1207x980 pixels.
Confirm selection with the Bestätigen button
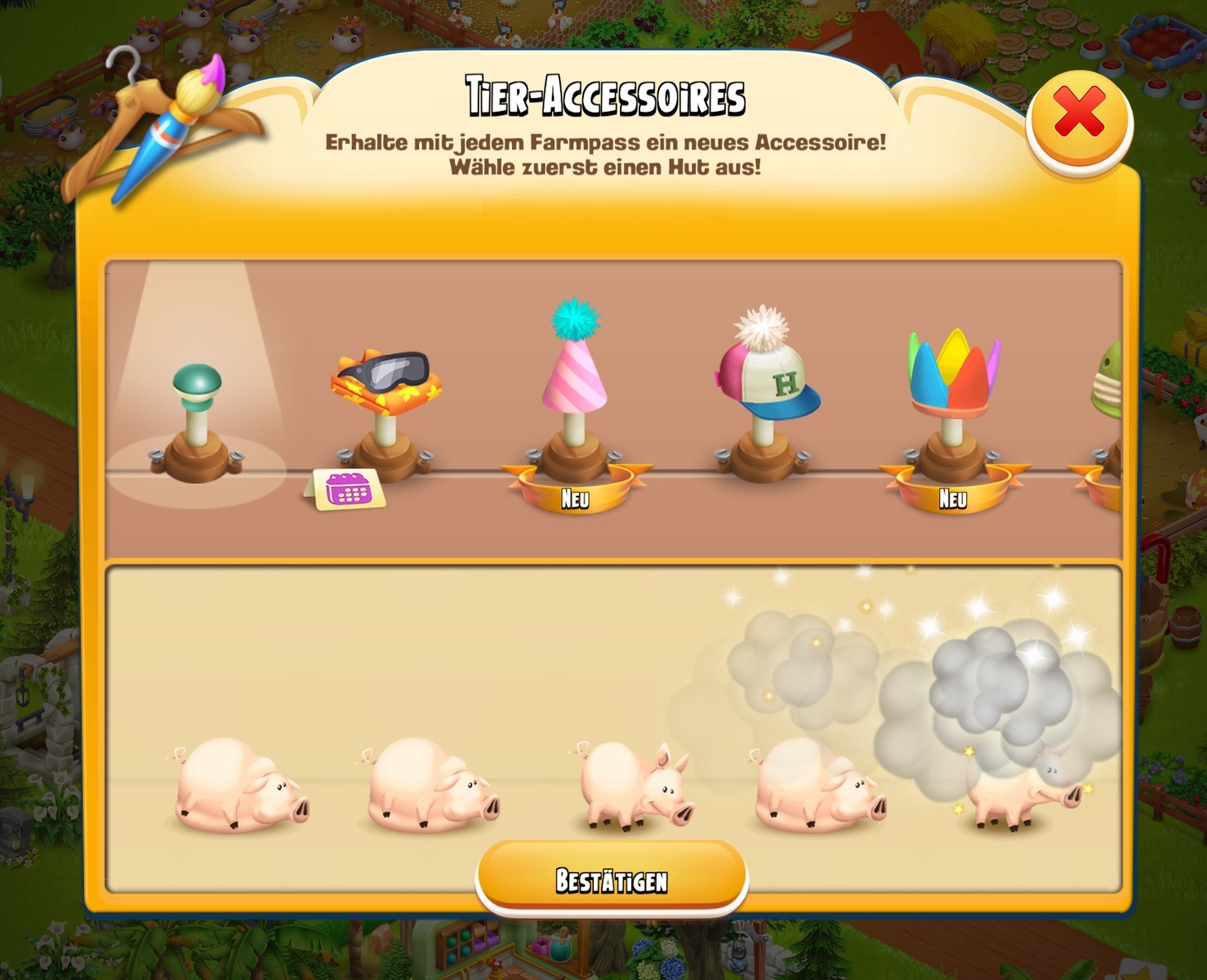(x=612, y=880)
